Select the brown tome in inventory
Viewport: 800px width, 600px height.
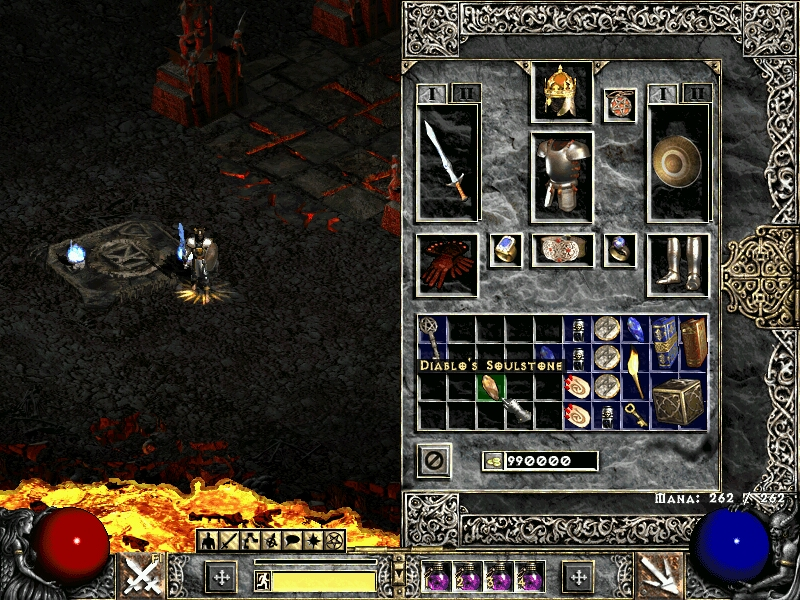click(x=693, y=342)
